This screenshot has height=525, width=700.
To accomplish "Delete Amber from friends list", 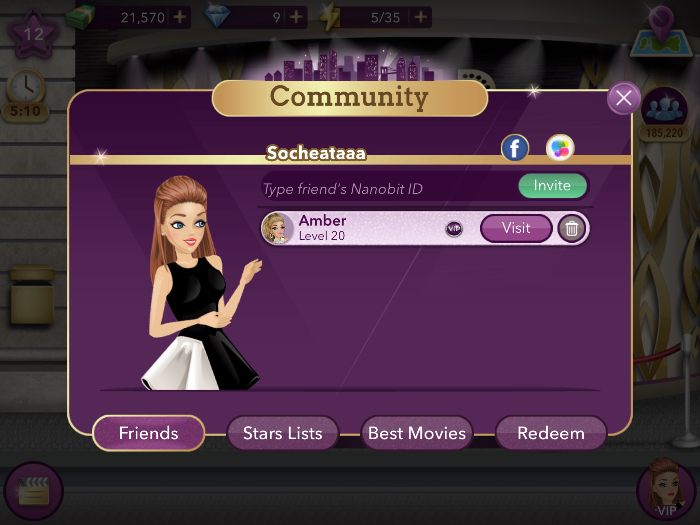I will (x=572, y=229).
